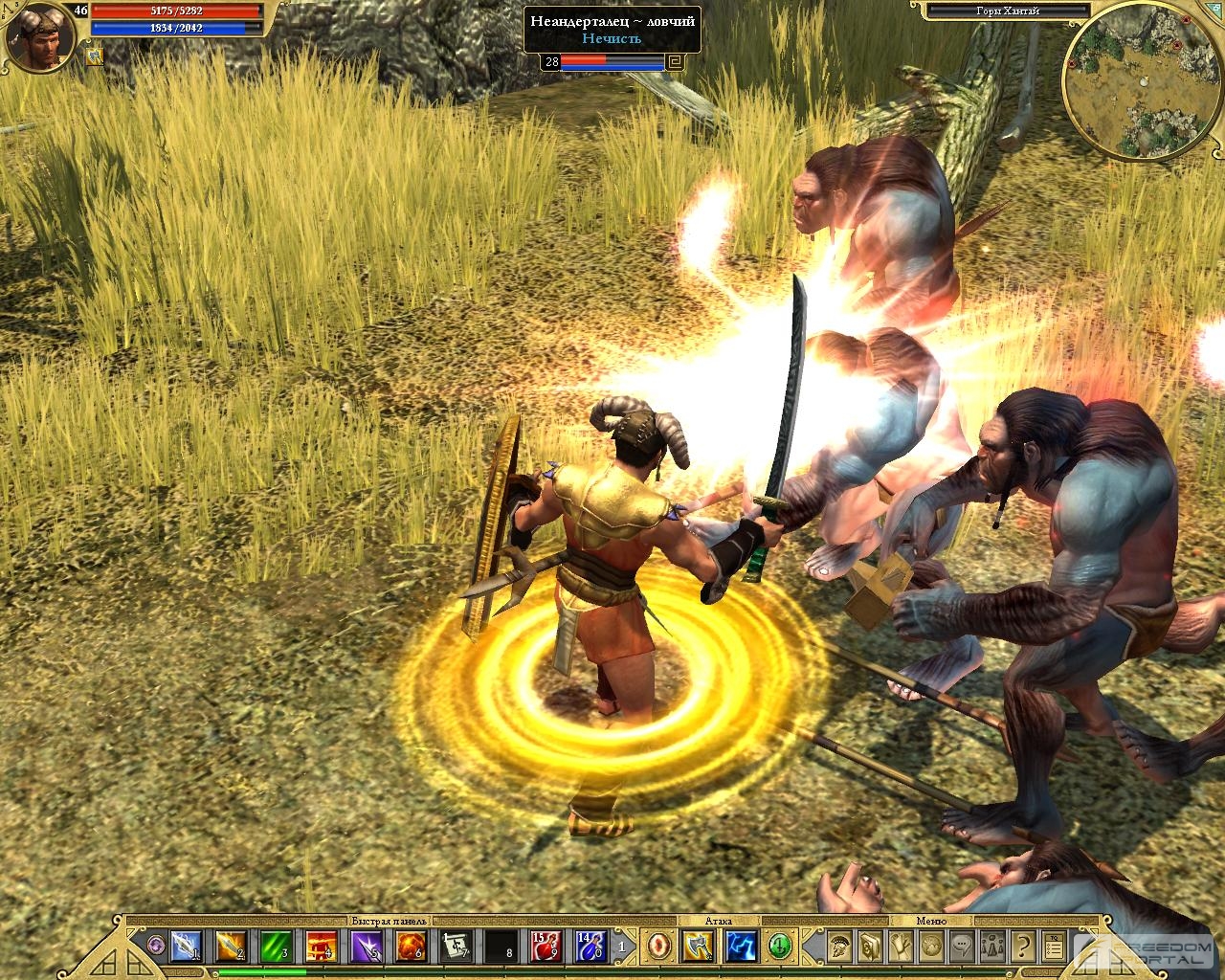Cast the purple spear skill in slot 5
This screenshot has width=1225, height=980.
point(367,947)
